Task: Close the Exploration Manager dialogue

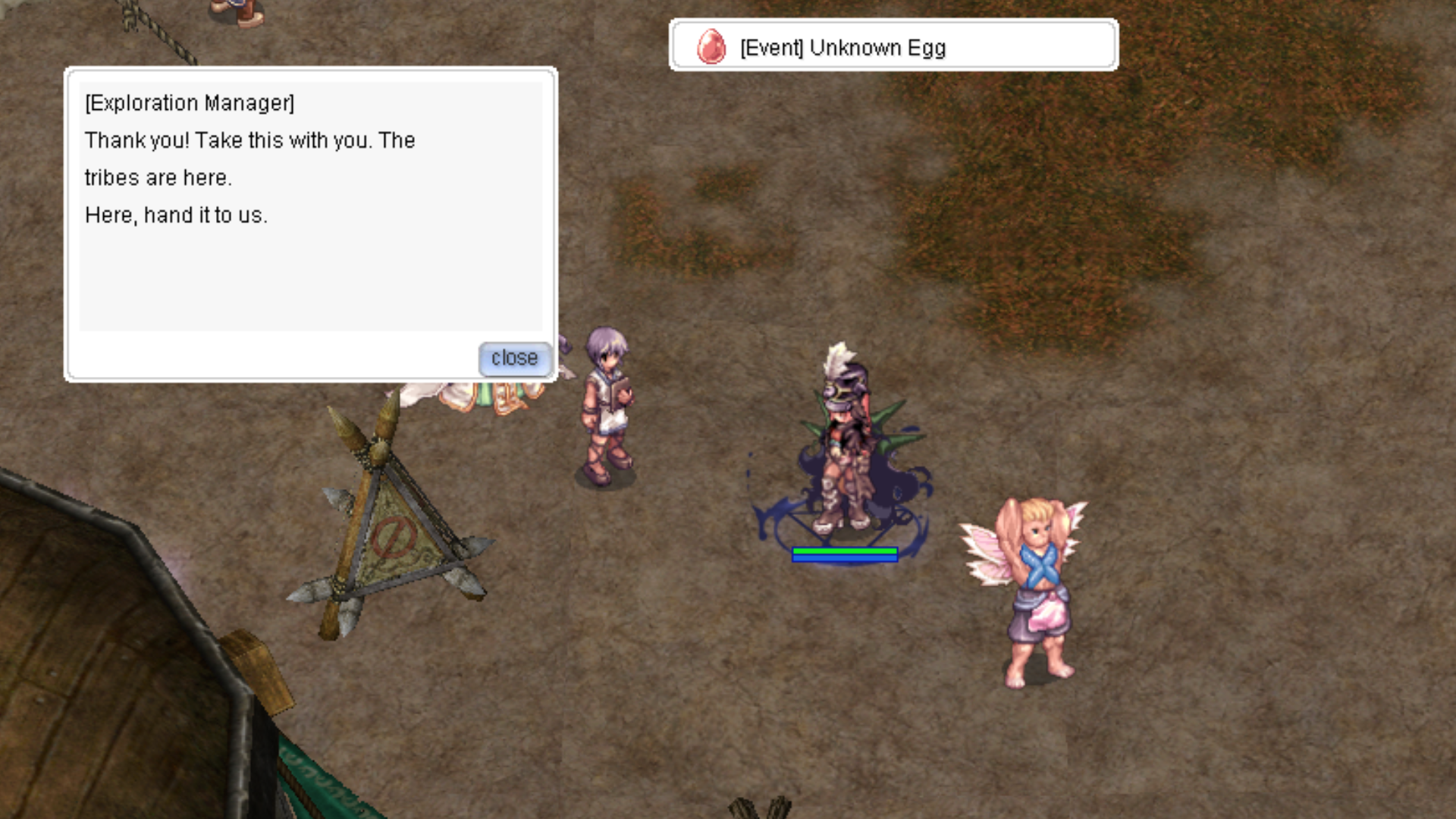Action: pyautogui.click(x=514, y=358)
